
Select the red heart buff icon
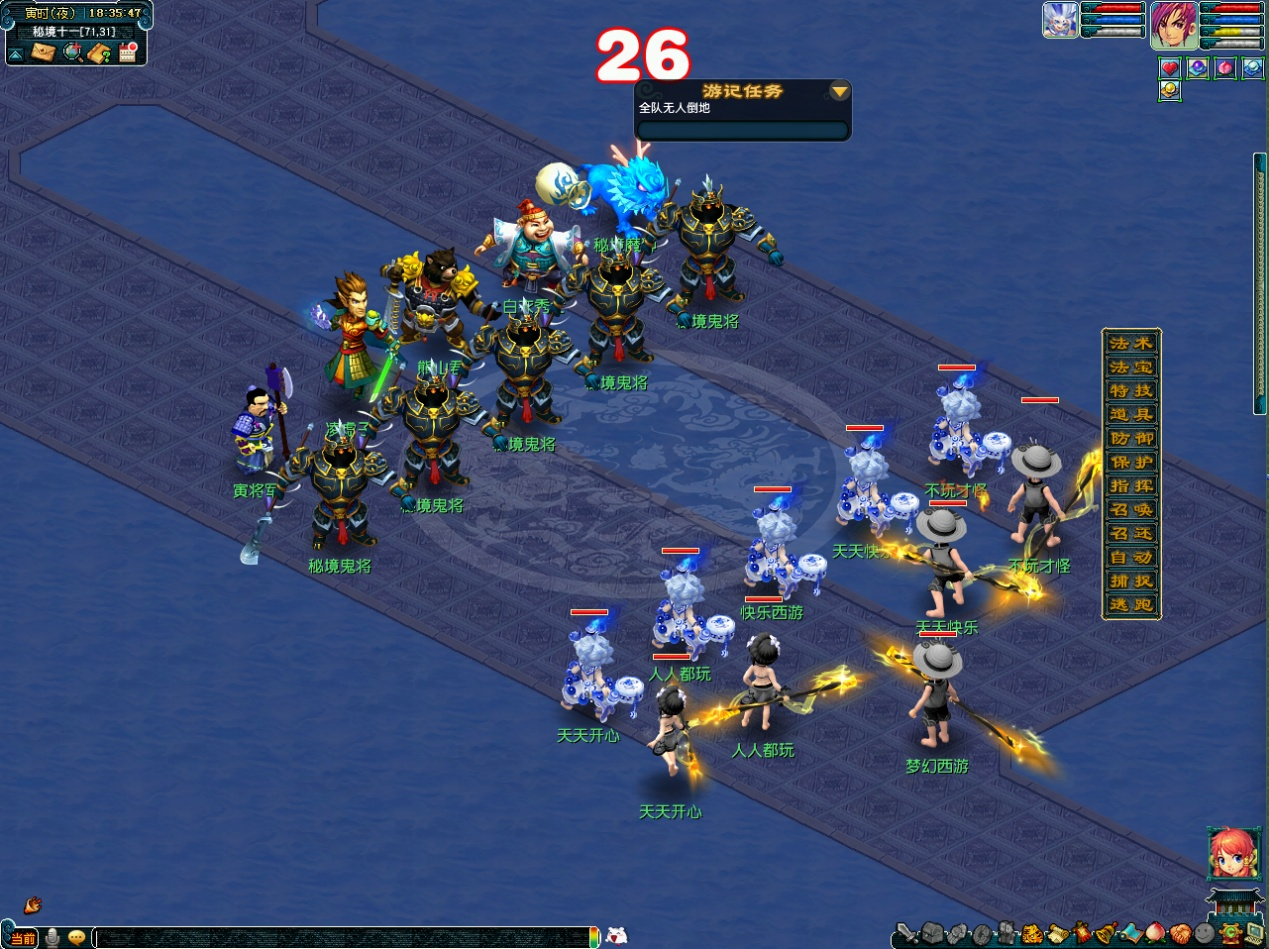click(x=1170, y=68)
